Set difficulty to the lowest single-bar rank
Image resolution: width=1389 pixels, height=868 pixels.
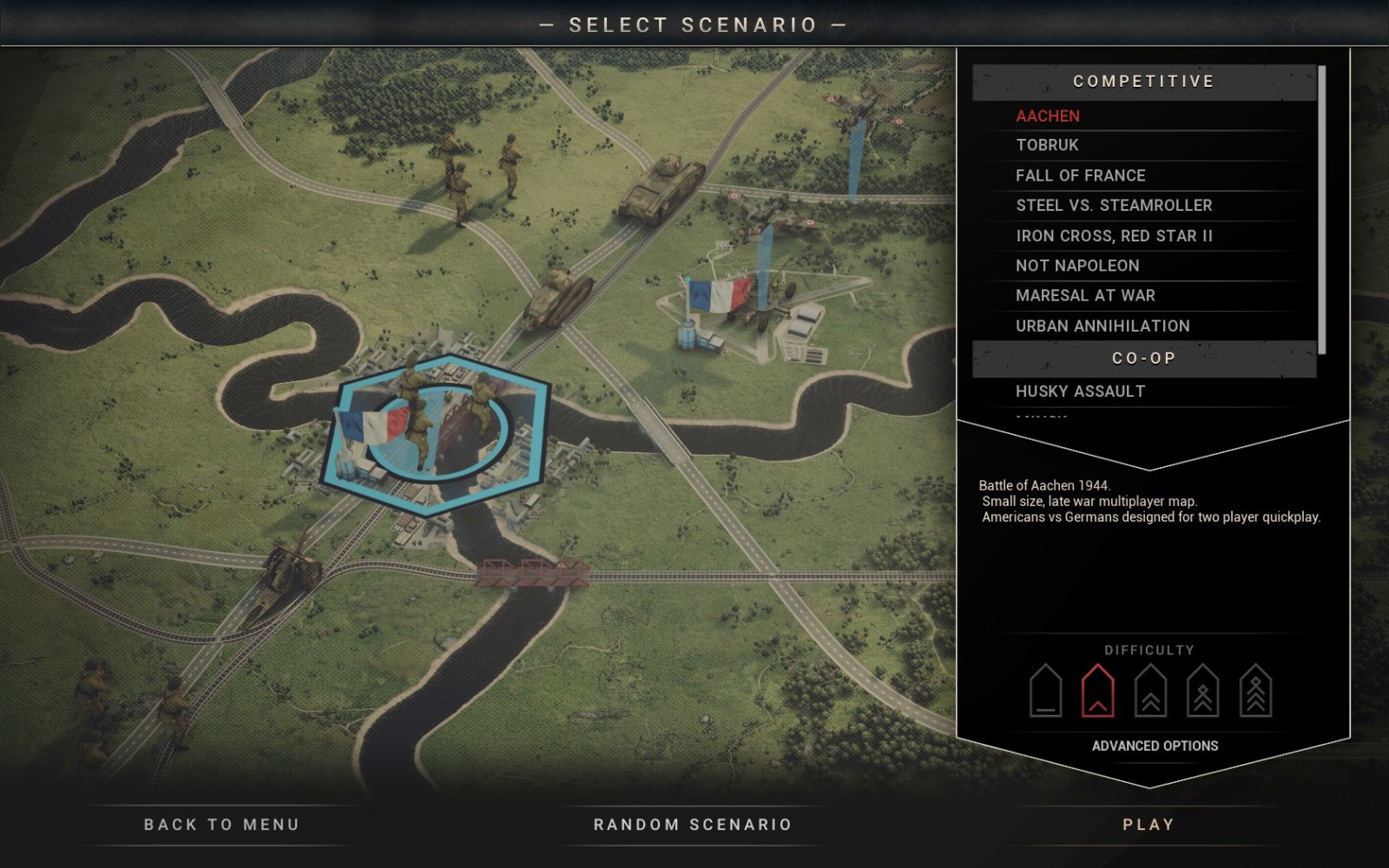point(1045,692)
